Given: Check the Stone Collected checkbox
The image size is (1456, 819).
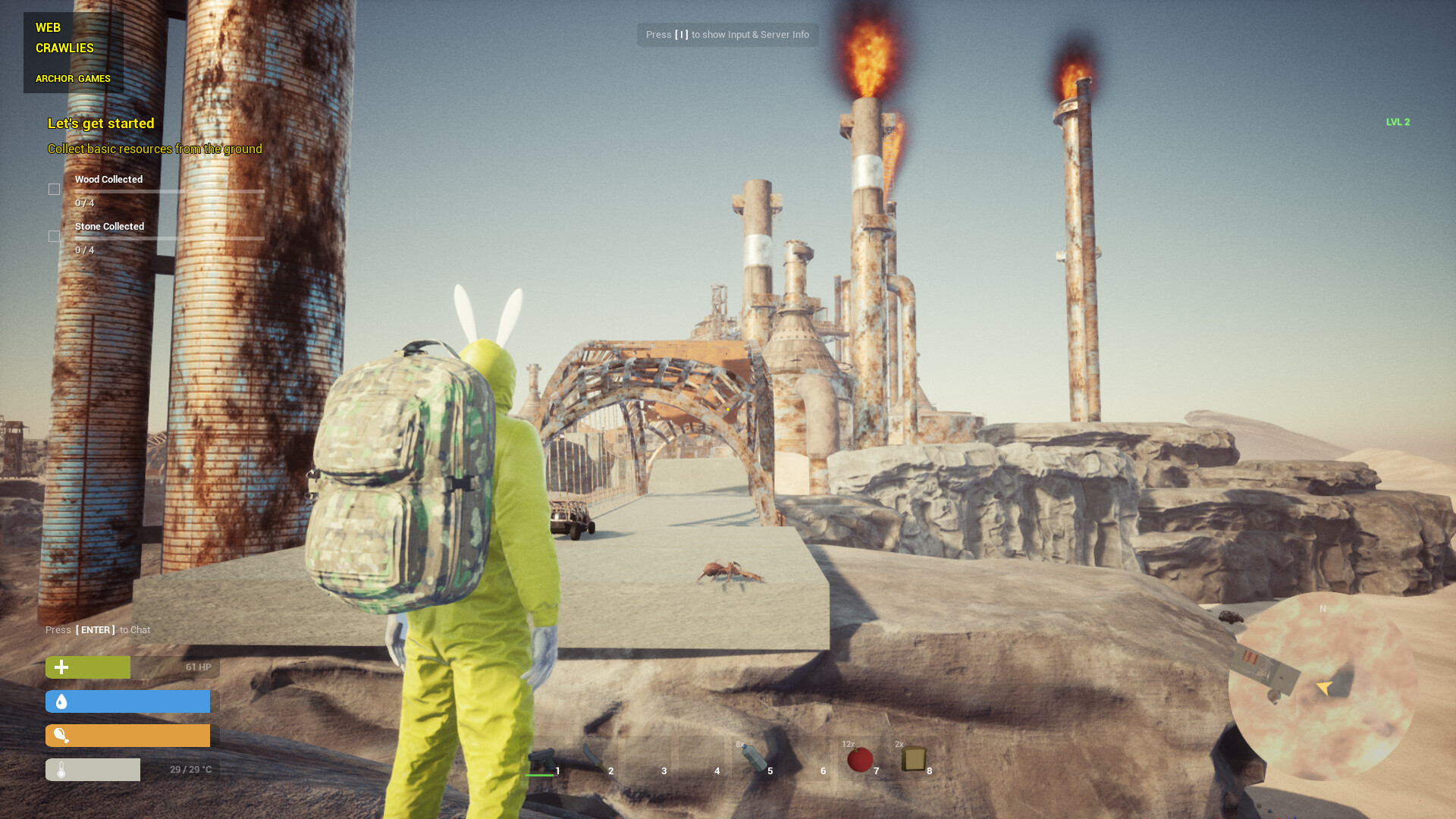Looking at the screenshot, I should [54, 236].
